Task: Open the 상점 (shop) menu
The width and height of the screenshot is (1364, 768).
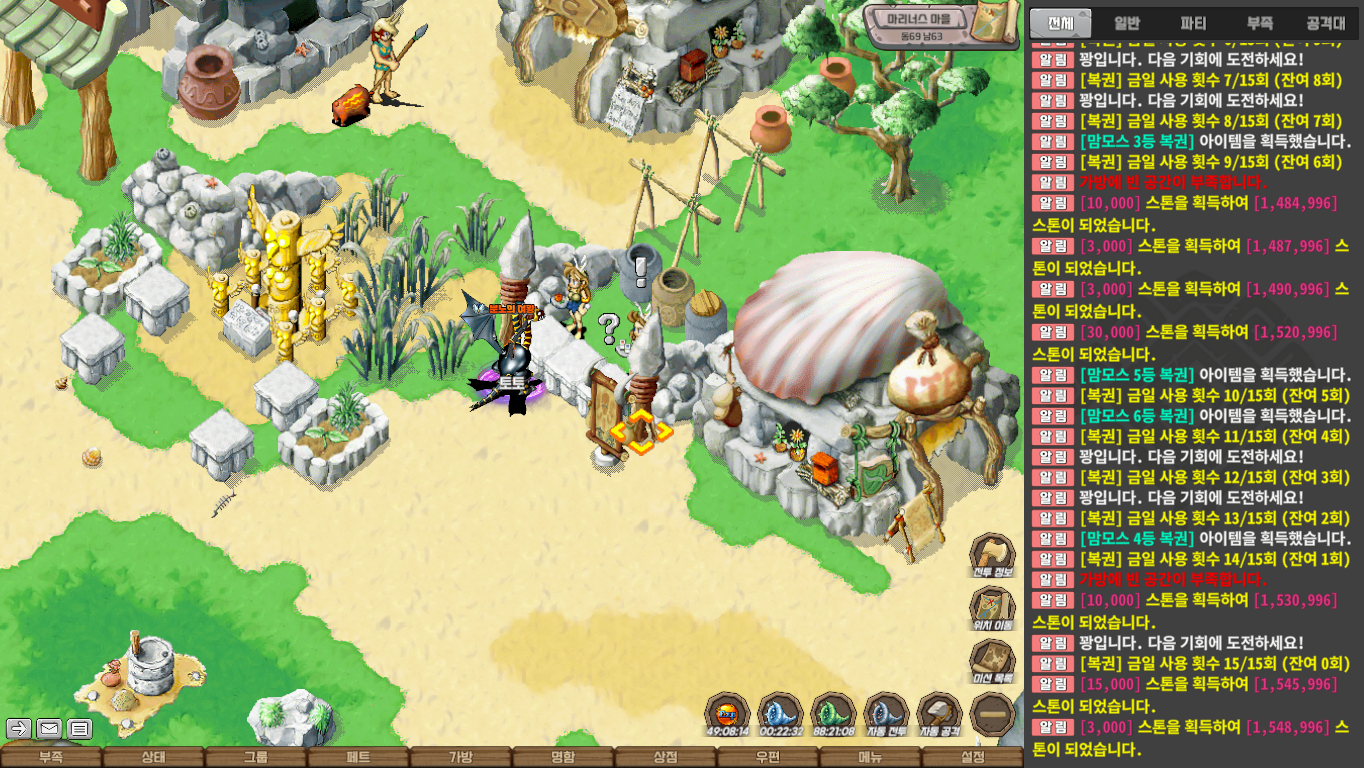Action: point(665,758)
